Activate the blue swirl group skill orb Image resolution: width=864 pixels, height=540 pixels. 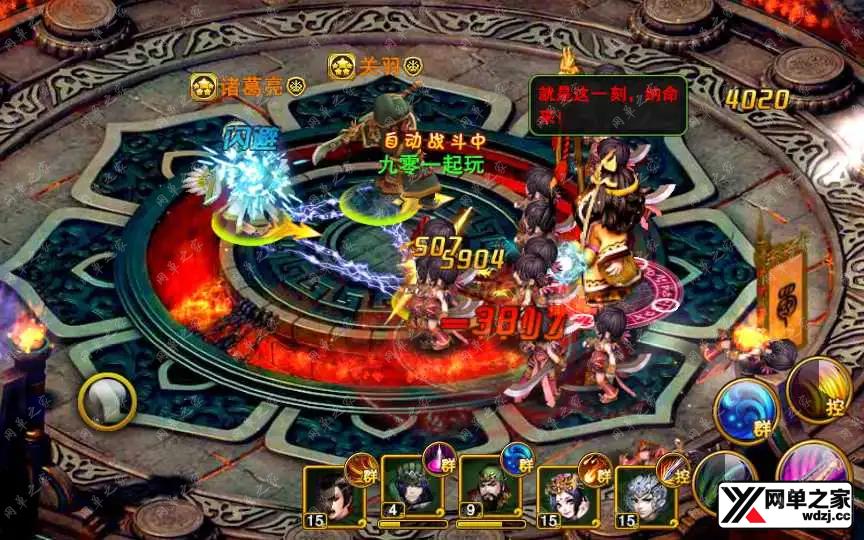point(745,410)
